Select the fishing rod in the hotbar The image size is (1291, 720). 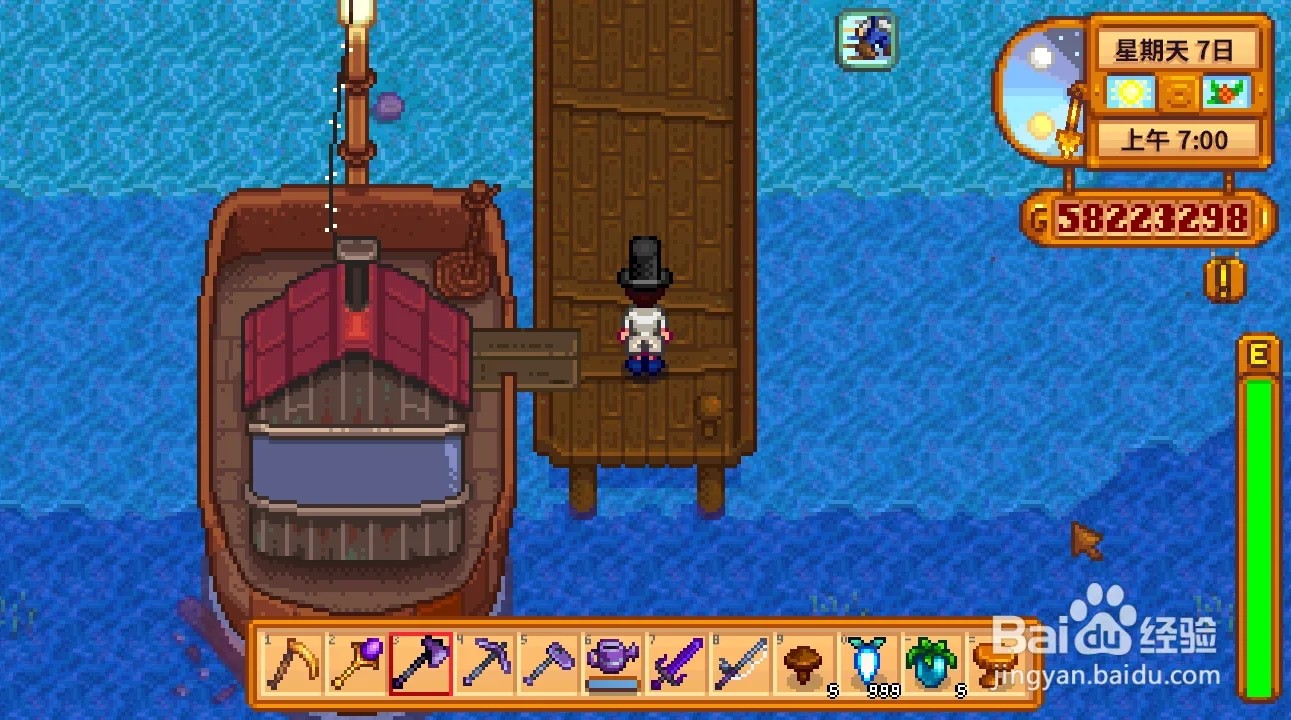(x=740, y=663)
